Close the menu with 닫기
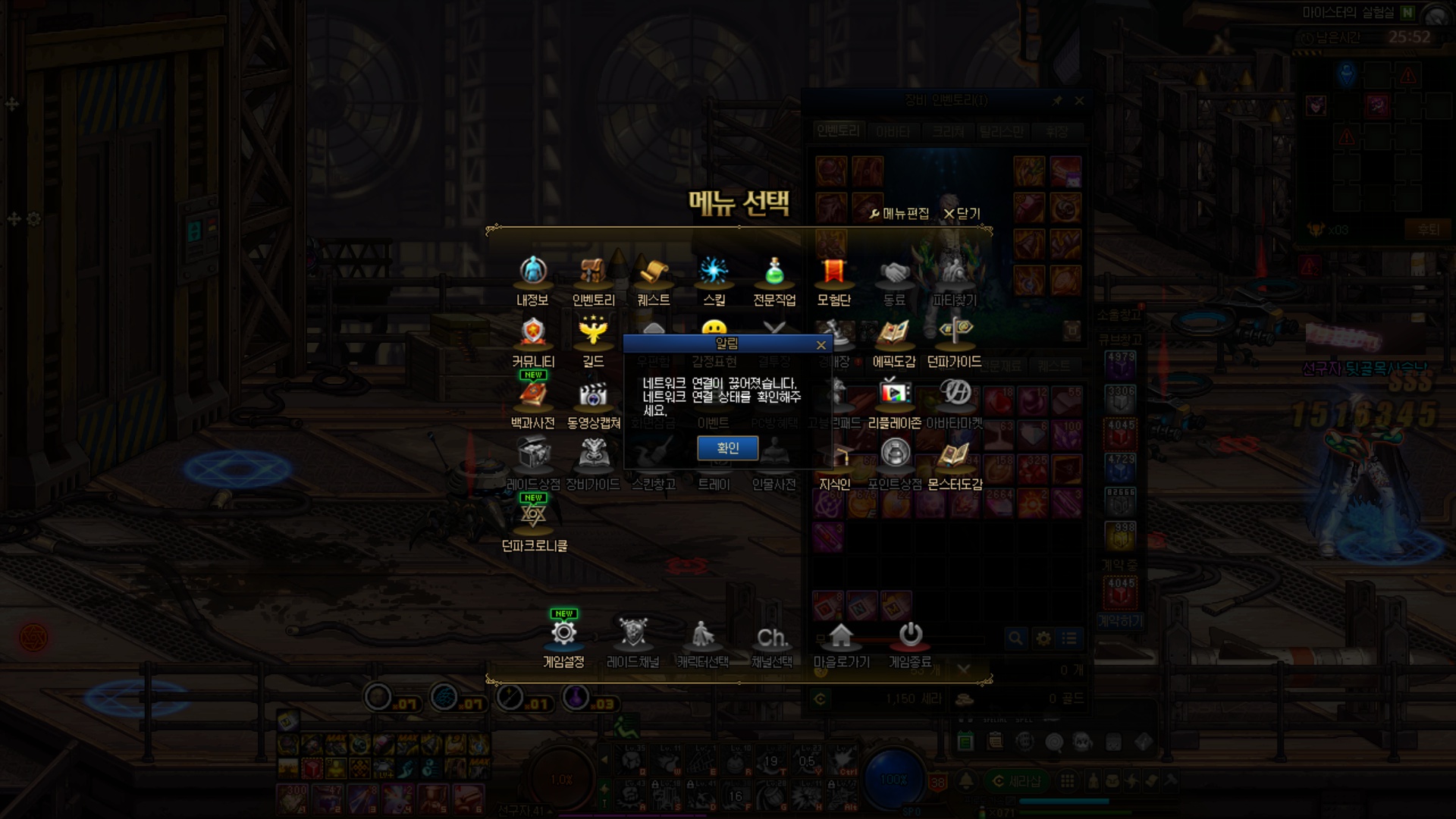 pyautogui.click(x=962, y=214)
